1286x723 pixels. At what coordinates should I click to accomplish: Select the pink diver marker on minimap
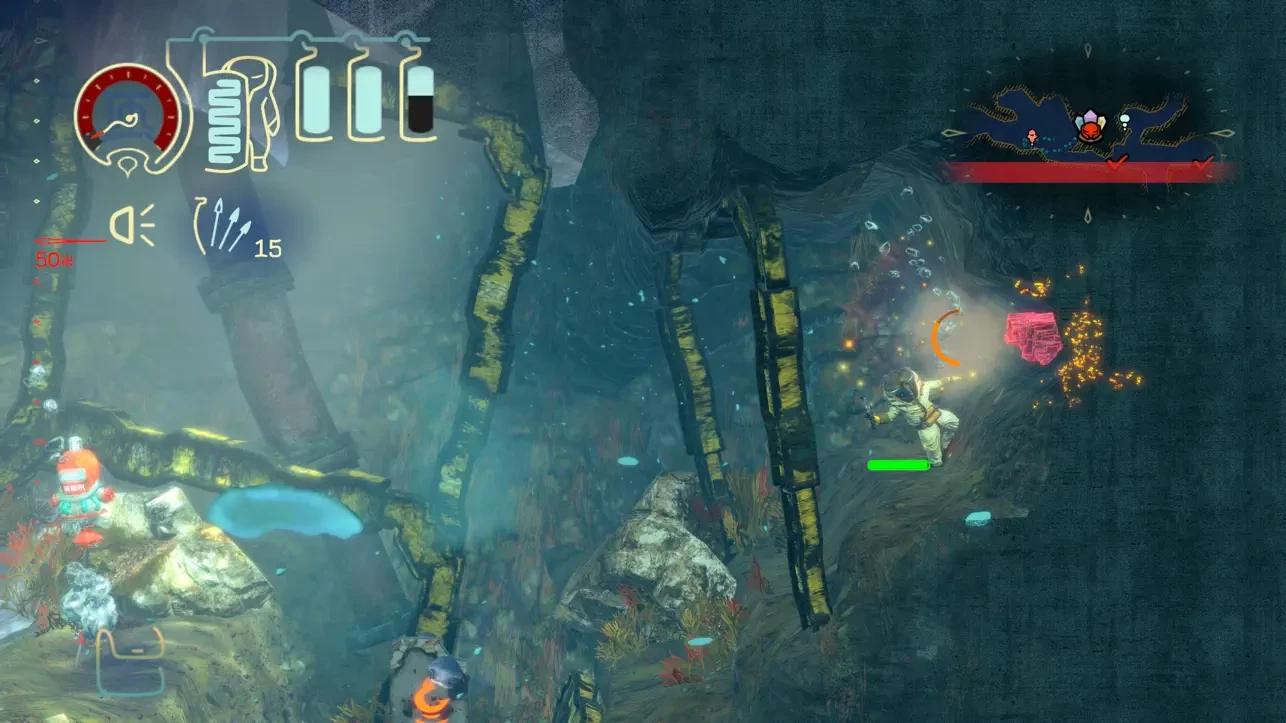tap(1032, 135)
